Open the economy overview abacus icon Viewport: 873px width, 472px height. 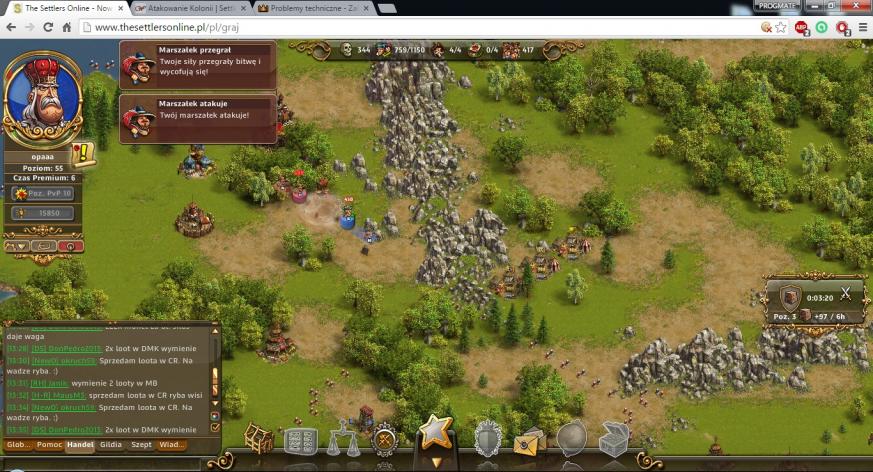click(300, 440)
